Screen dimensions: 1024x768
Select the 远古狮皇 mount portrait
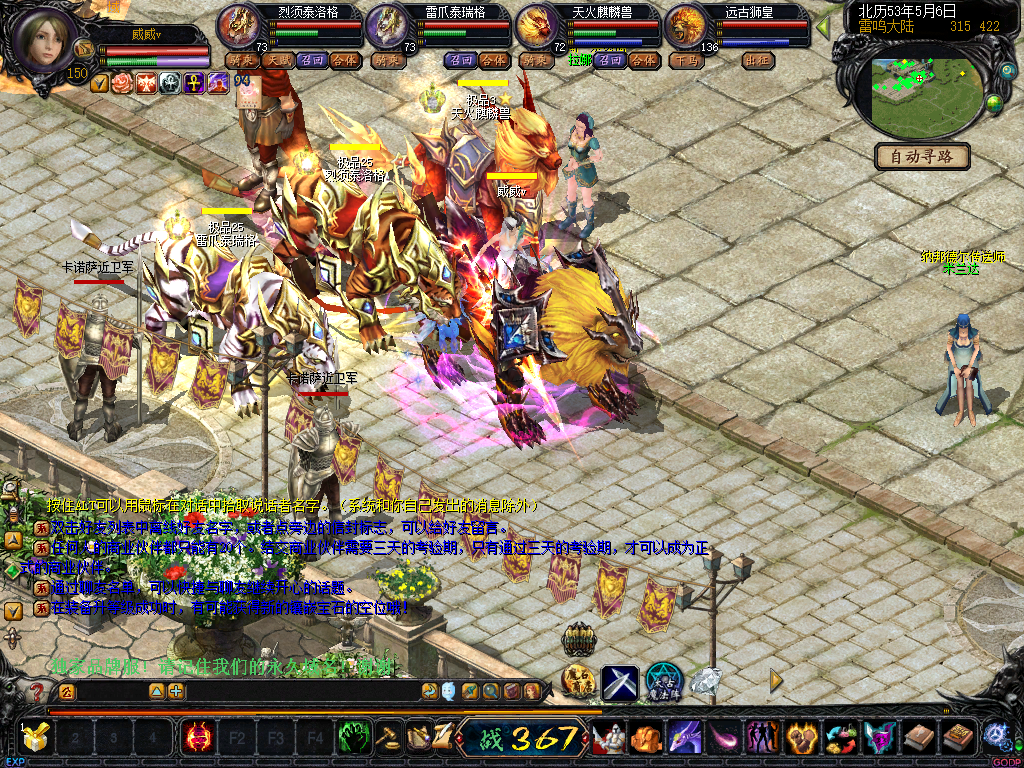coord(686,26)
